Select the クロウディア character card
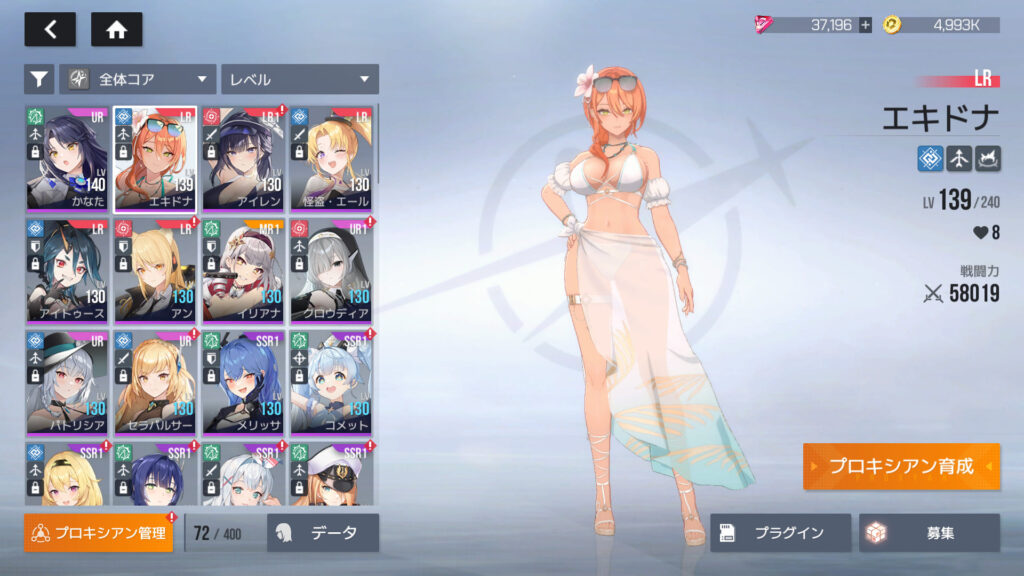This screenshot has width=1024, height=576. 331,270
